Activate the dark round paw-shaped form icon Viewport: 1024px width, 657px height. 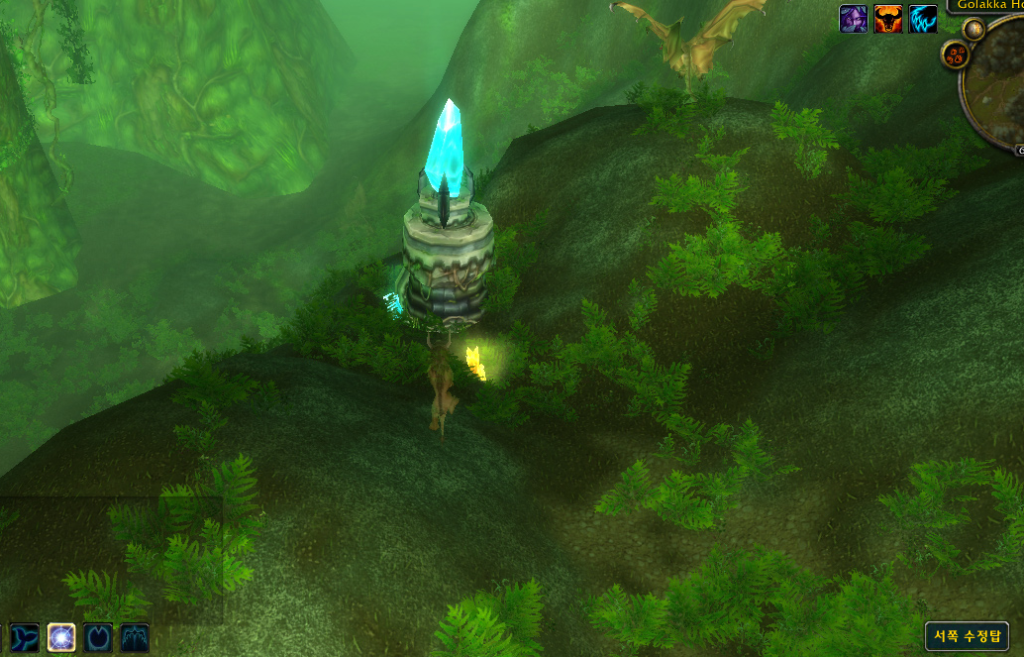tap(98, 637)
